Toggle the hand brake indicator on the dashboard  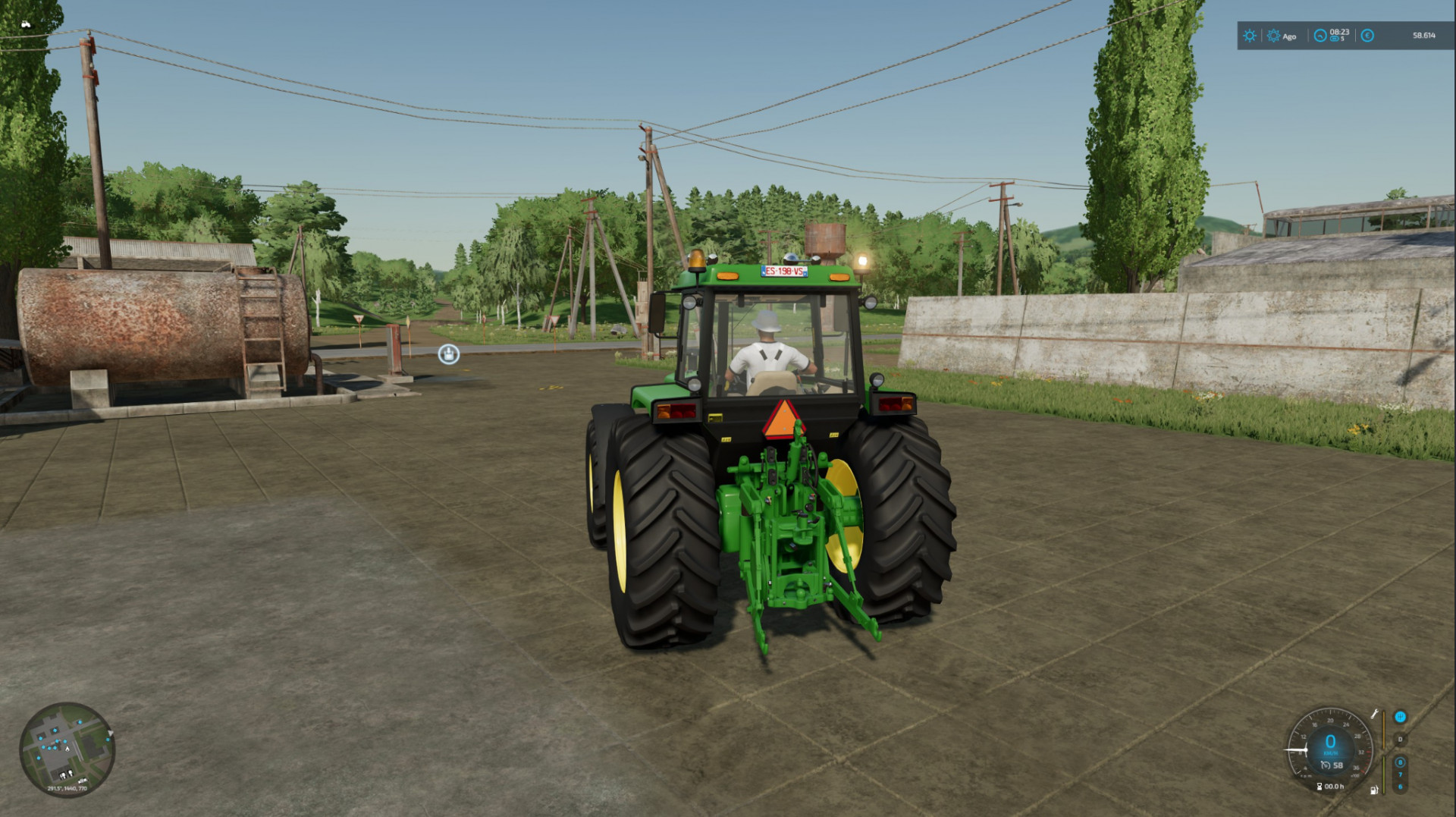tap(1401, 717)
